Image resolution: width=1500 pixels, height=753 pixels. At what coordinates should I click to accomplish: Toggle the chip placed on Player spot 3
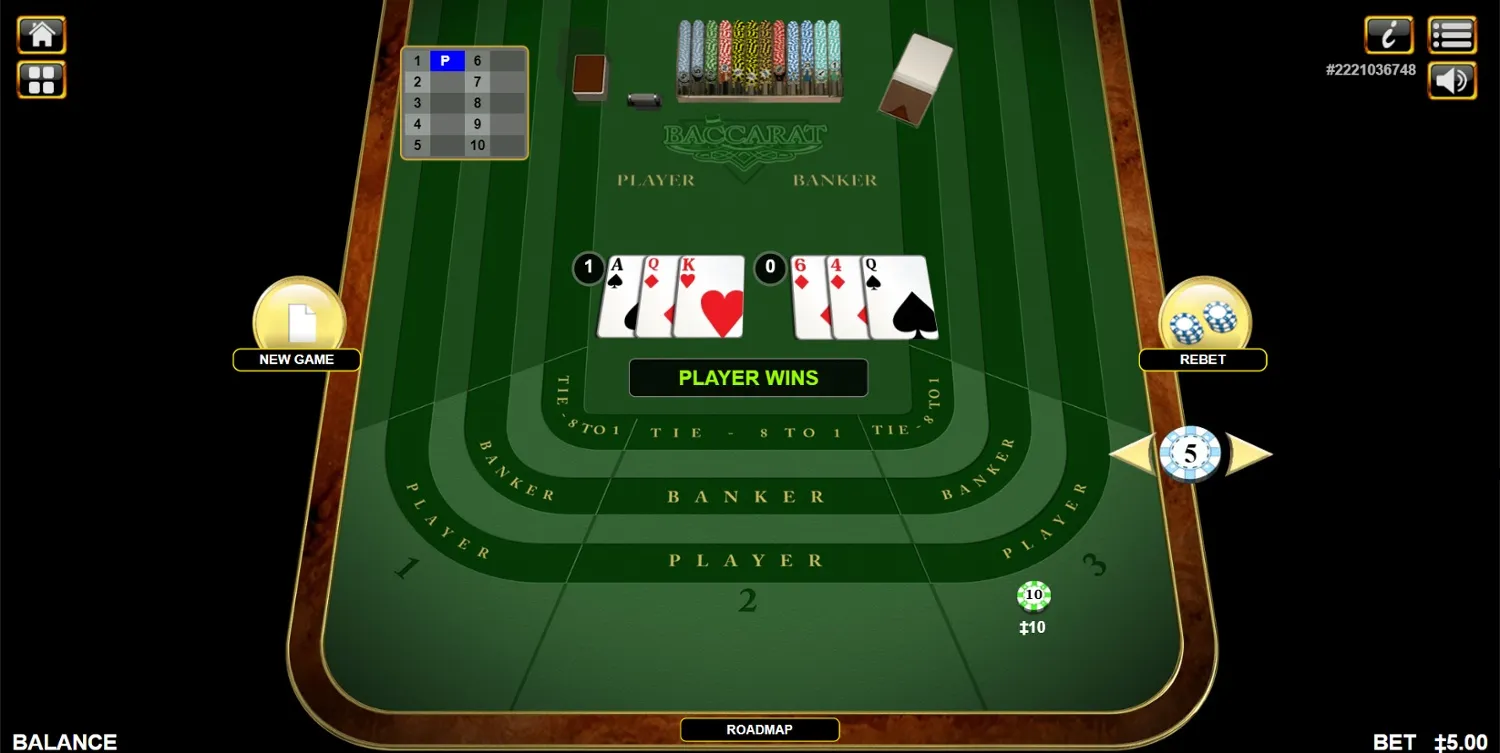[1032, 595]
